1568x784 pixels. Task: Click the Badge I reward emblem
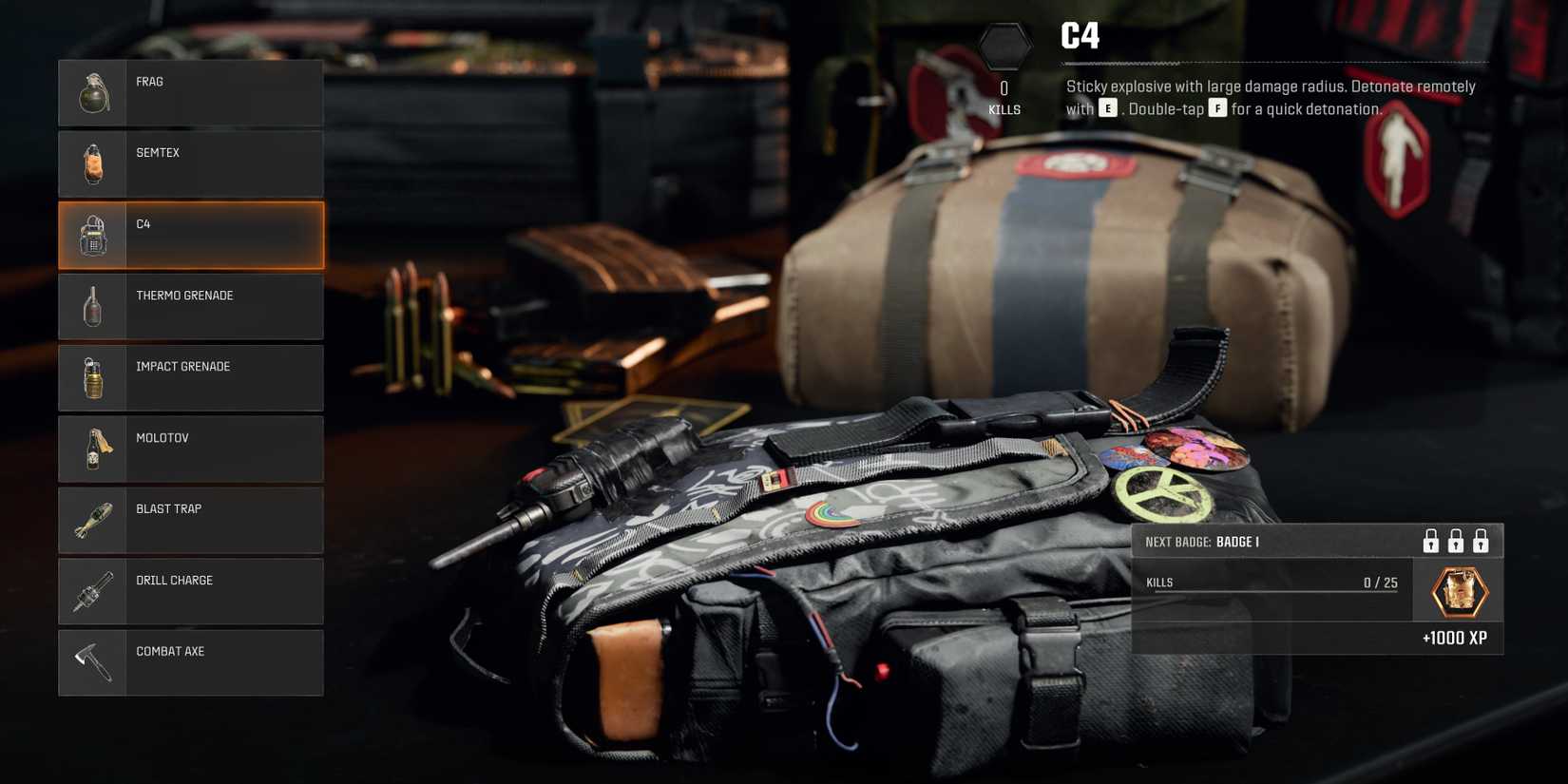coord(1457,590)
